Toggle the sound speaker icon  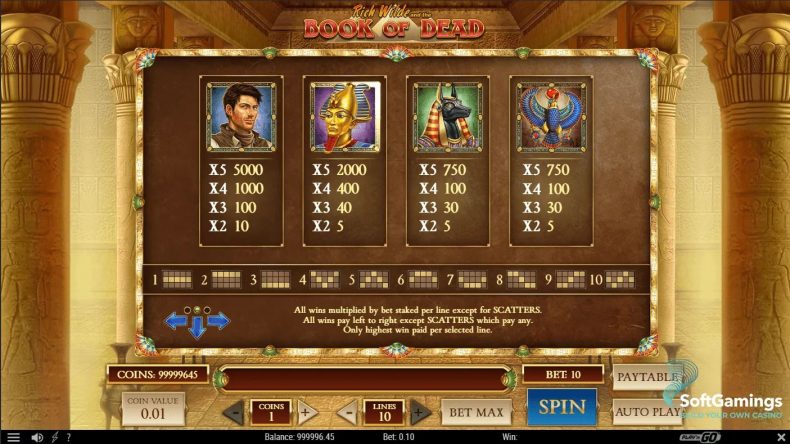(x=37, y=437)
